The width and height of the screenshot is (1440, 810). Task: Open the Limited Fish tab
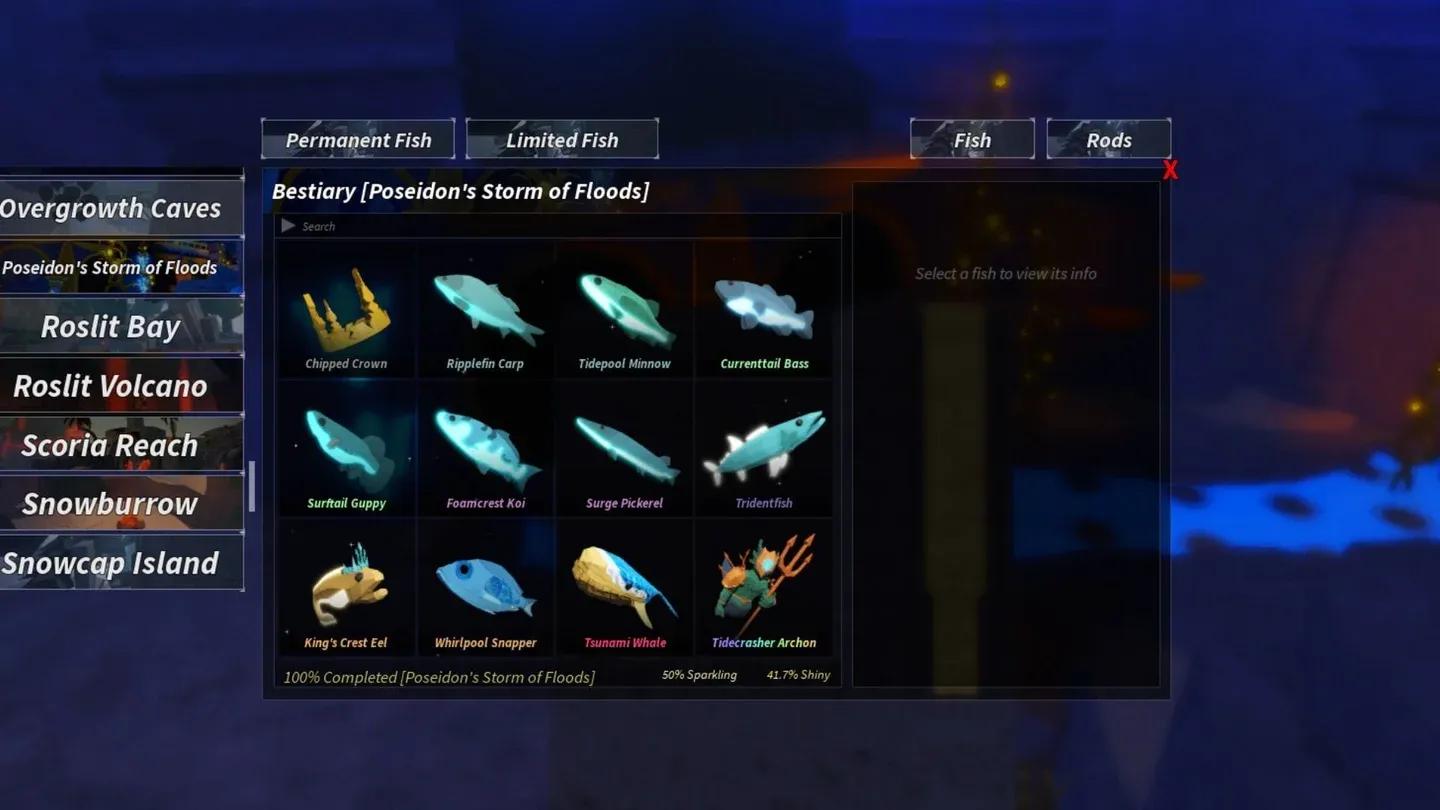click(561, 139)
